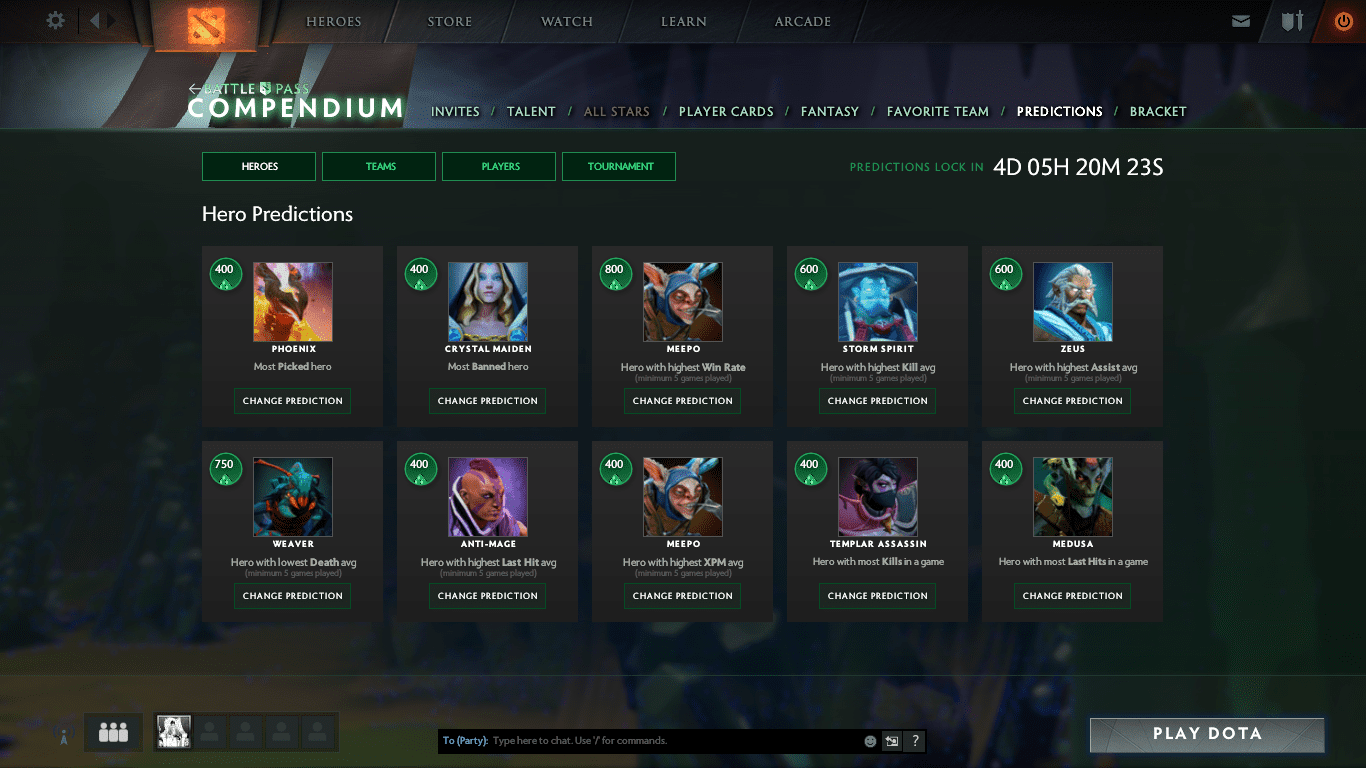Image resolution: width=1366 pixels, height=768 pixels.
Task: Select the Teams predictions category
Action: coord(379,167)
